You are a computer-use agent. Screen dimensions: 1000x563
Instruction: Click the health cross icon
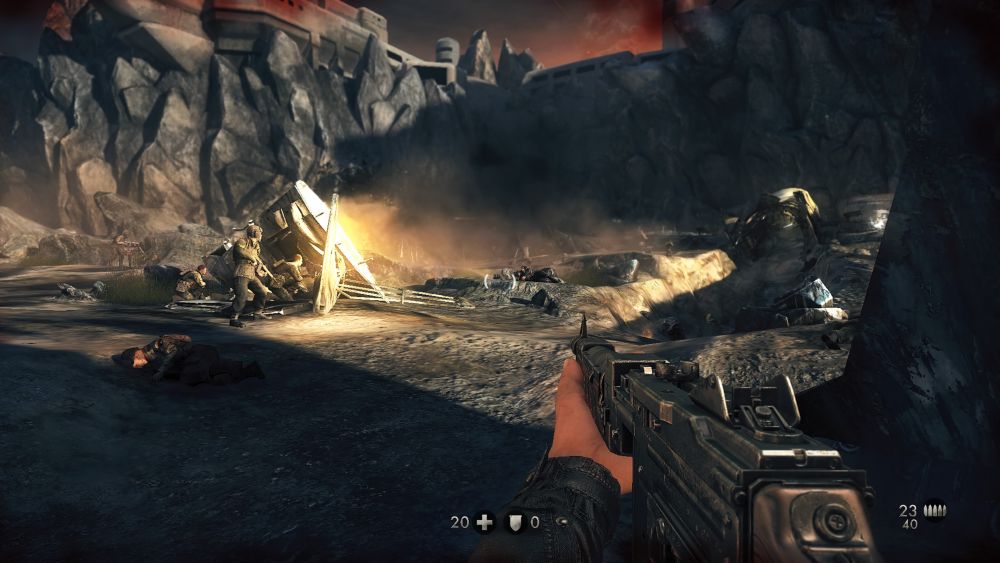[x=485, y=522]
